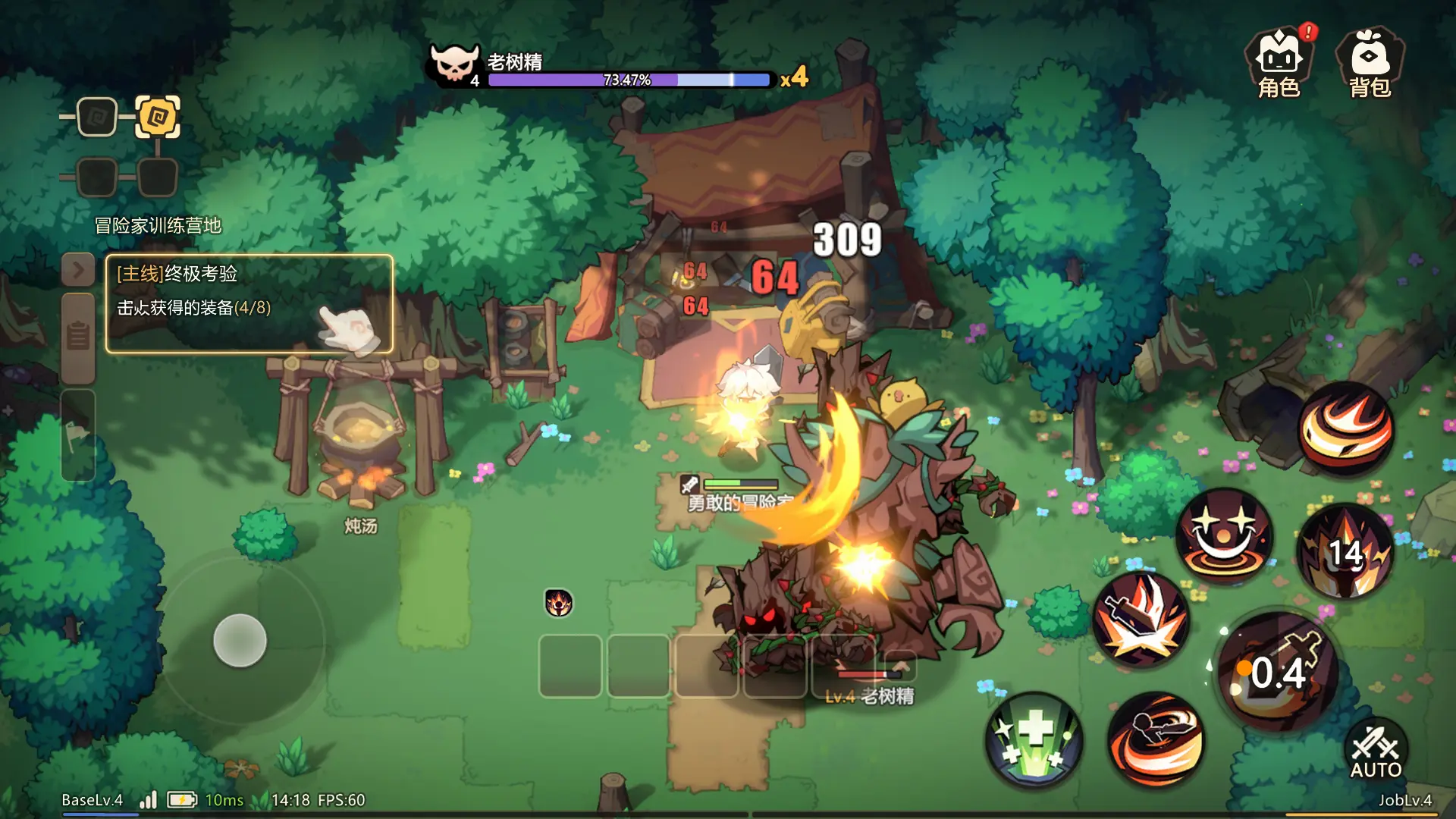Open the flag tab on left sidebar
Image resolution: width=1456 pixels, height=819 pixels.
click(78, 435)
